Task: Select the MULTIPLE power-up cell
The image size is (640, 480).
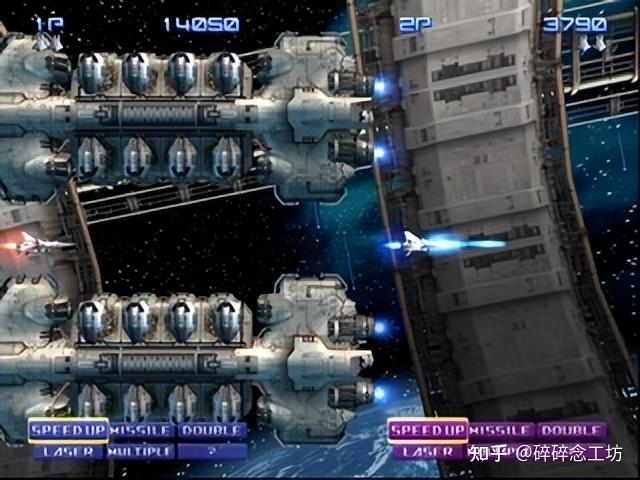Action: [x=142, y=451]
